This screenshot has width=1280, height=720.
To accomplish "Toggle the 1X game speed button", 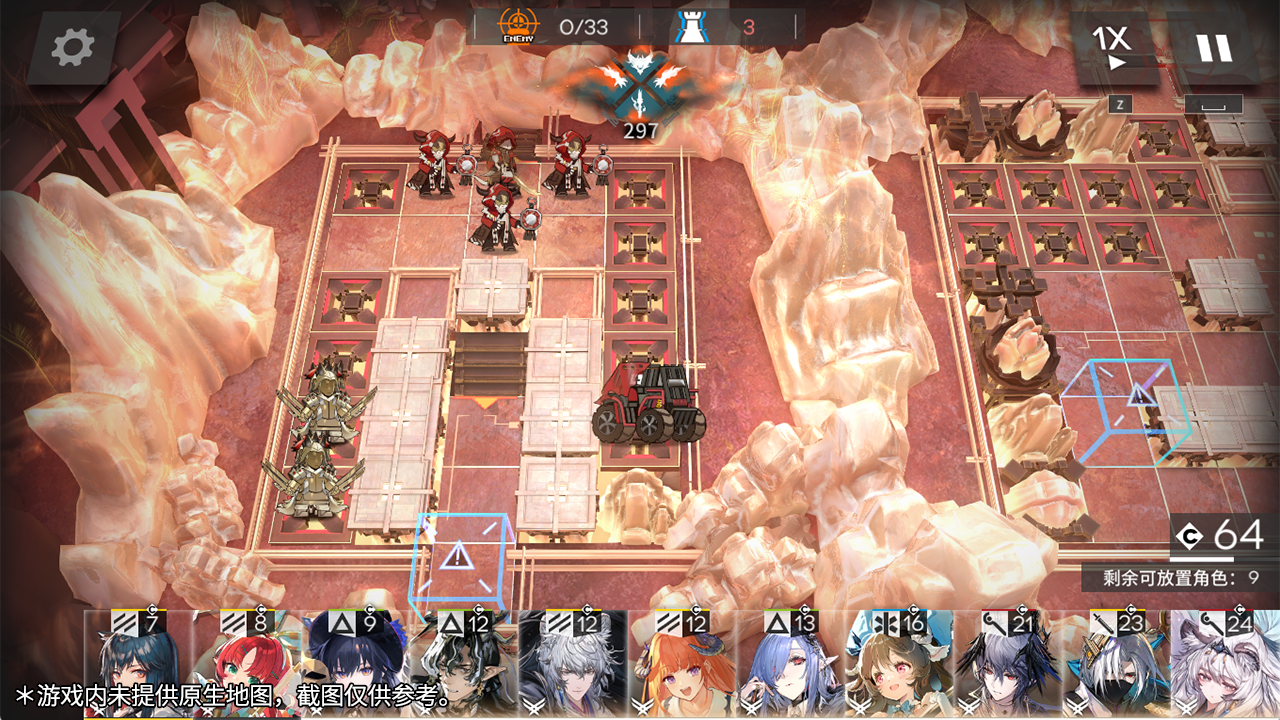I will [1113, 47].
